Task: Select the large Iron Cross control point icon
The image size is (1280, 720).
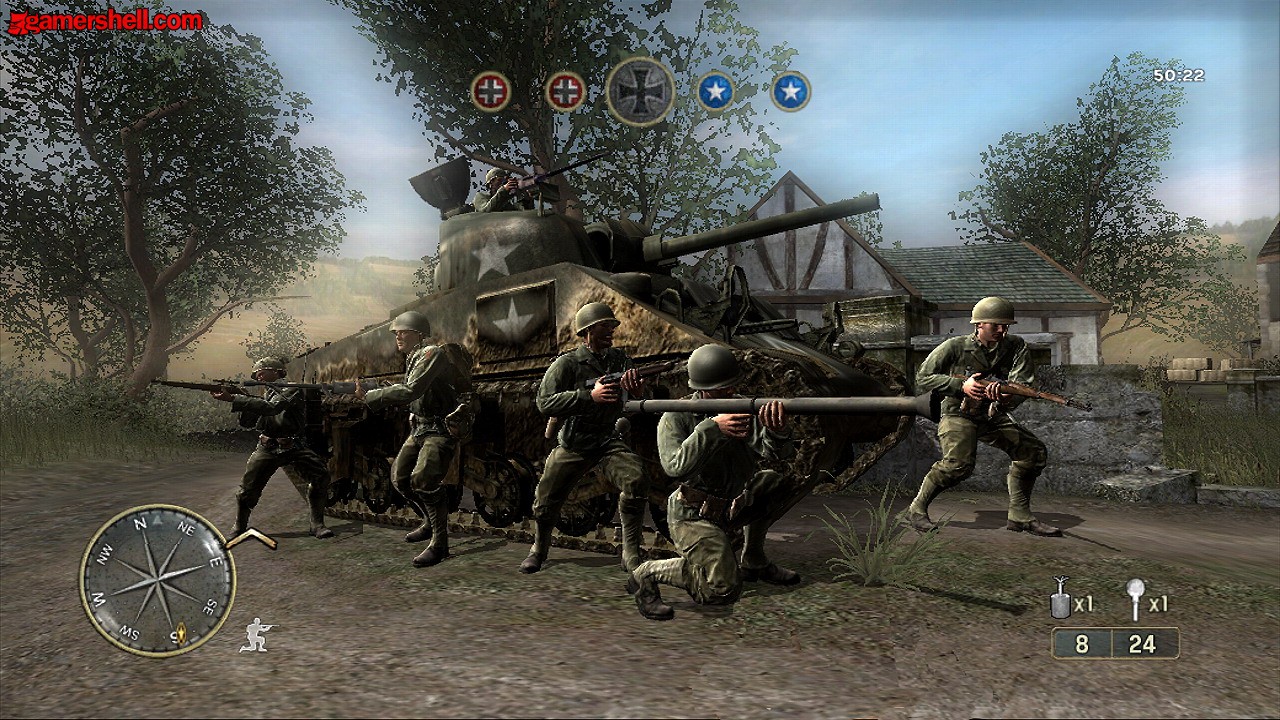Action: (x=640, y=91)
